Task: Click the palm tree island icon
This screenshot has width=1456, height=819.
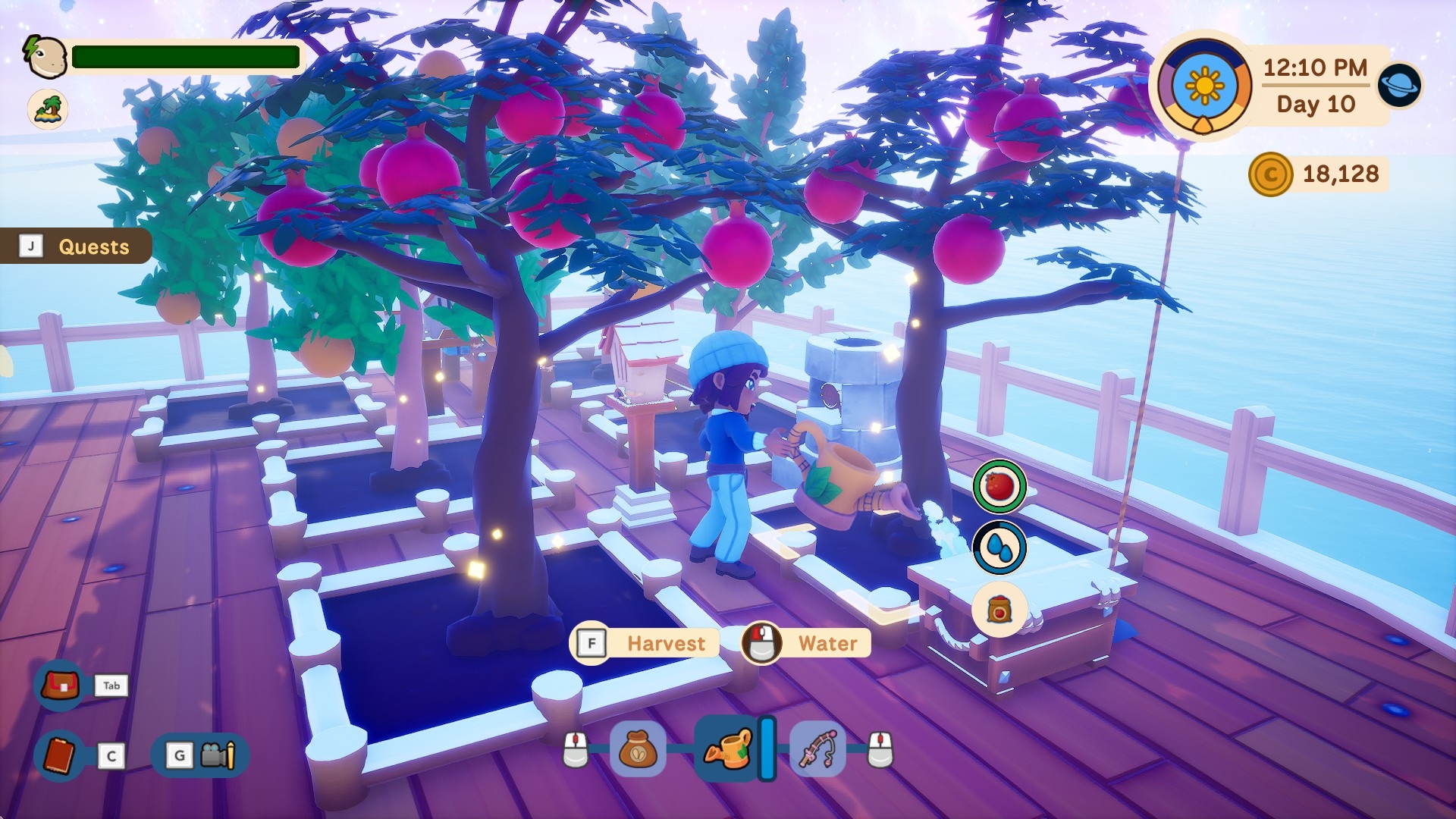Action: [x=48, y=108]
